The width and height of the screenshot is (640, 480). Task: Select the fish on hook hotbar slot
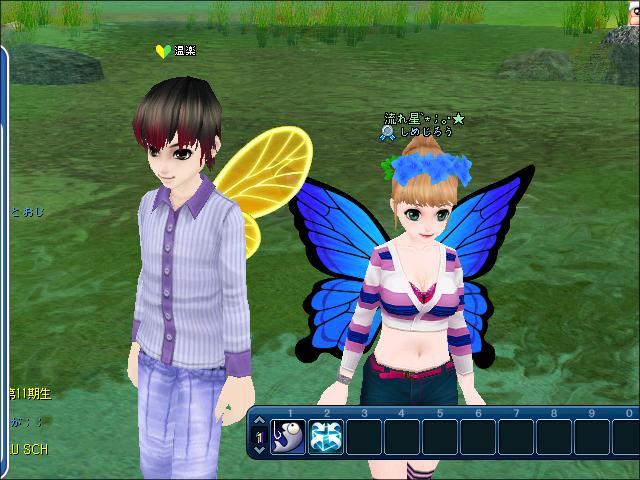287,437
